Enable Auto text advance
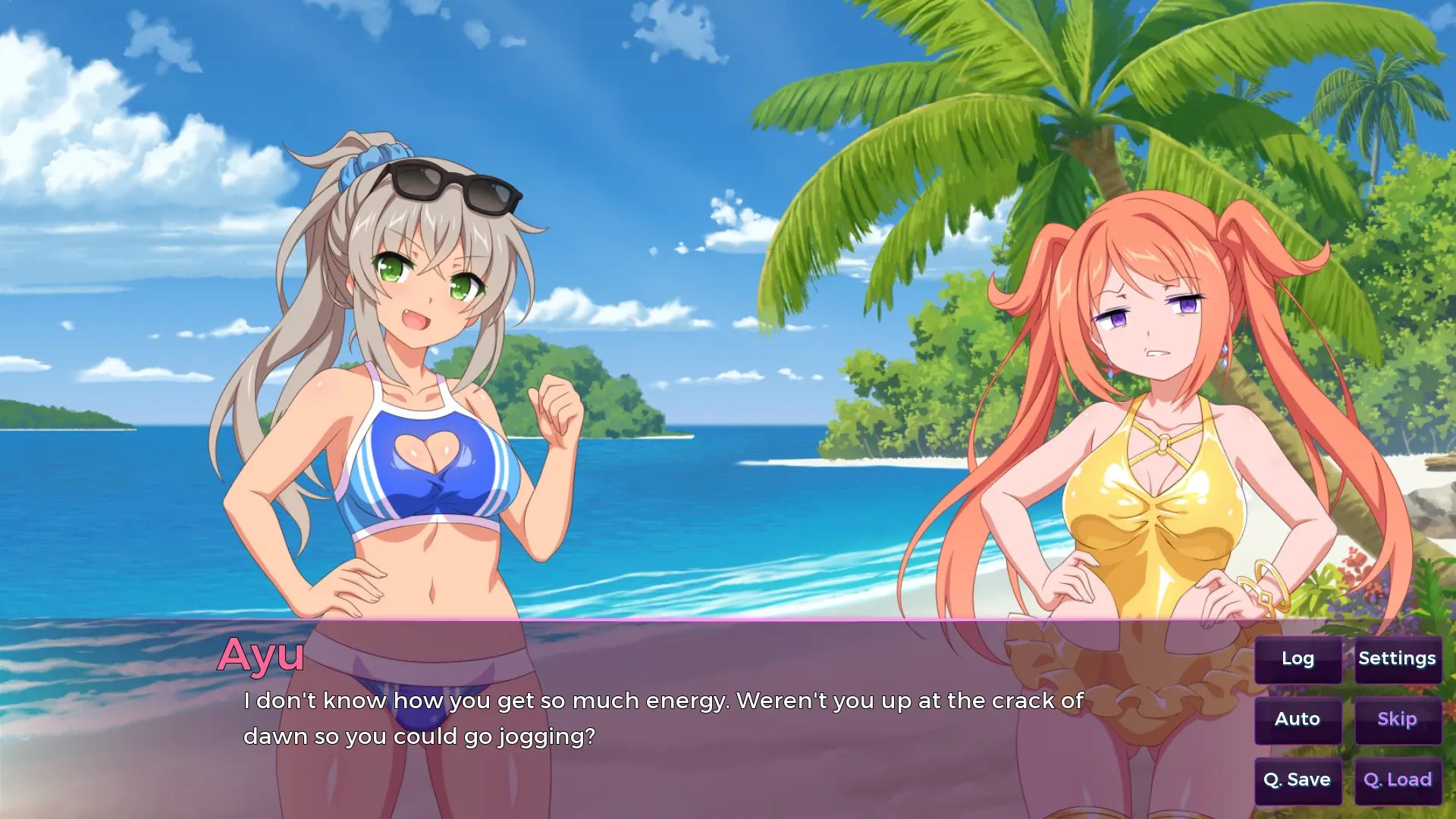 1298,720
